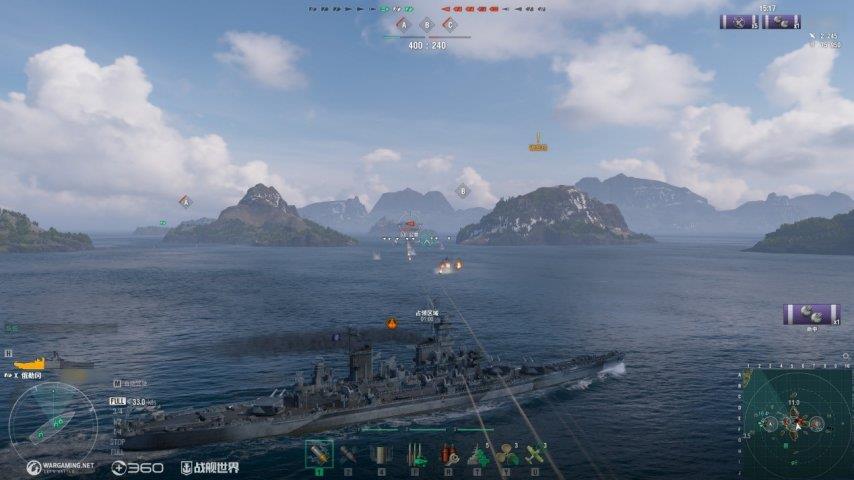
Task: Click the second purple ribbon badge
Action: click(781, 21)
